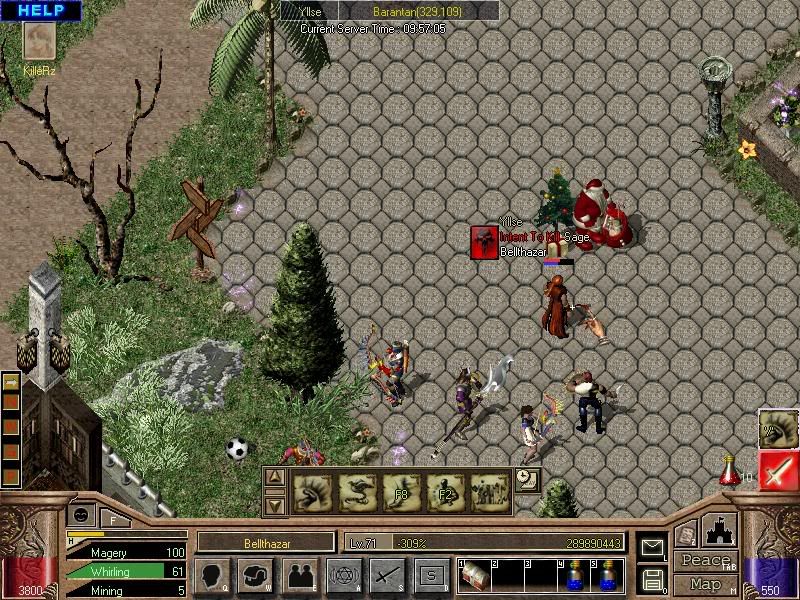Open the character head silhouette button

(x=211, y=574)
